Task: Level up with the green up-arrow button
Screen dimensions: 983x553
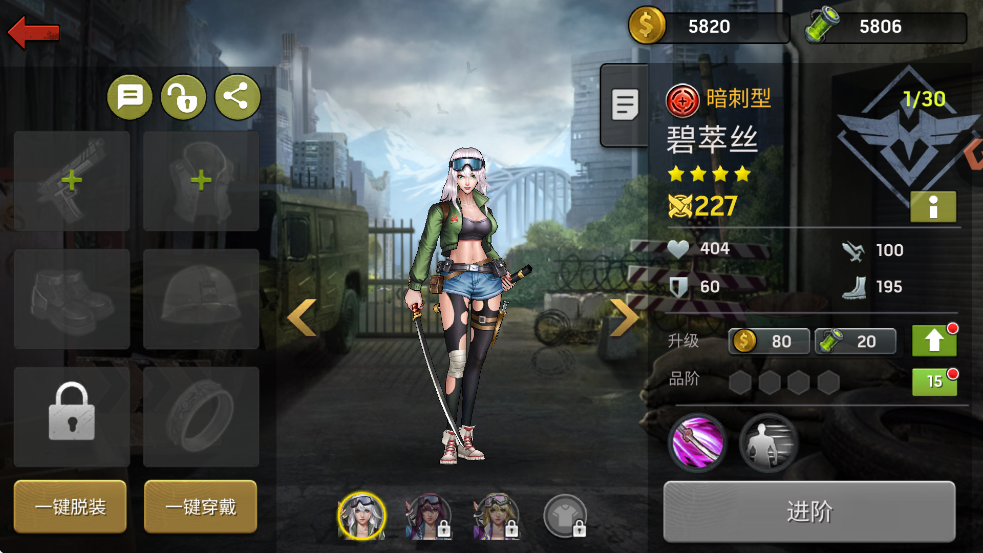Action: [x=934, y=341]
